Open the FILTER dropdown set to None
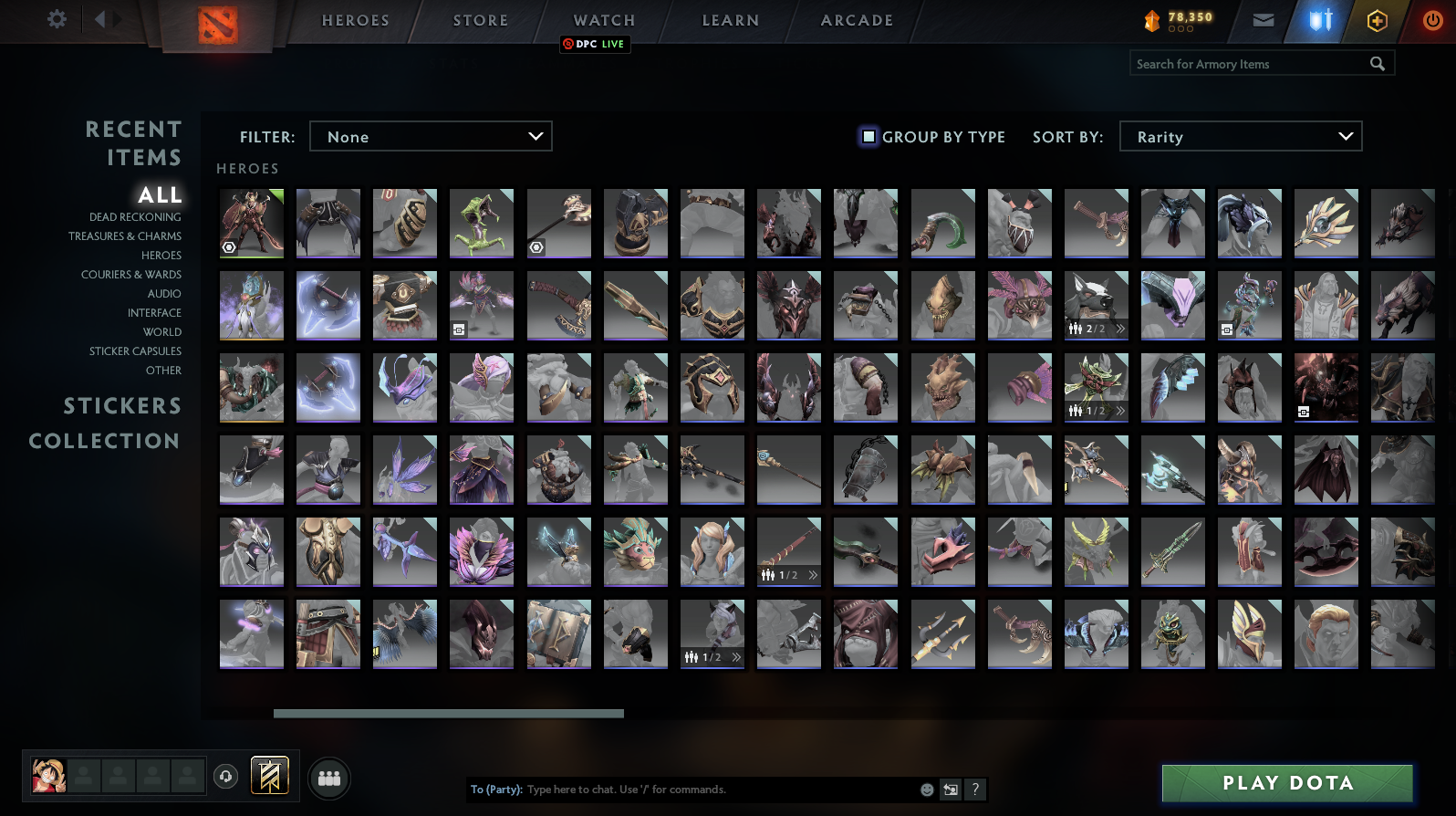The height and width of the screenshot is (816, 1456). point(431,136)
